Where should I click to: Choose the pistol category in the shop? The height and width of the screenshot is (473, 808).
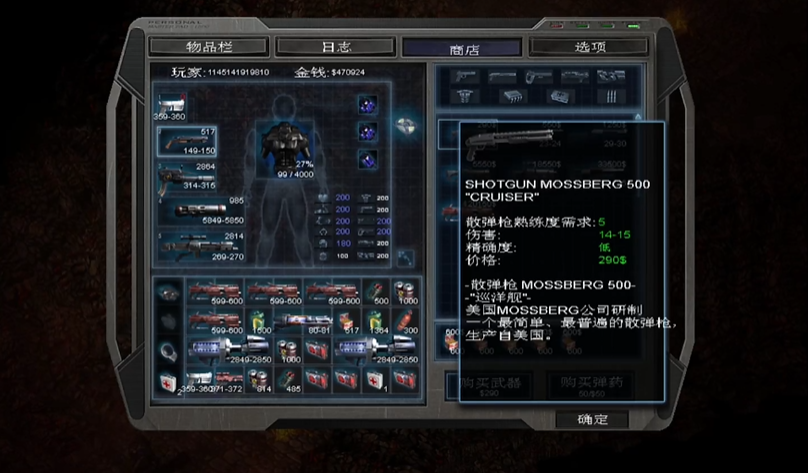pos(463,76)
